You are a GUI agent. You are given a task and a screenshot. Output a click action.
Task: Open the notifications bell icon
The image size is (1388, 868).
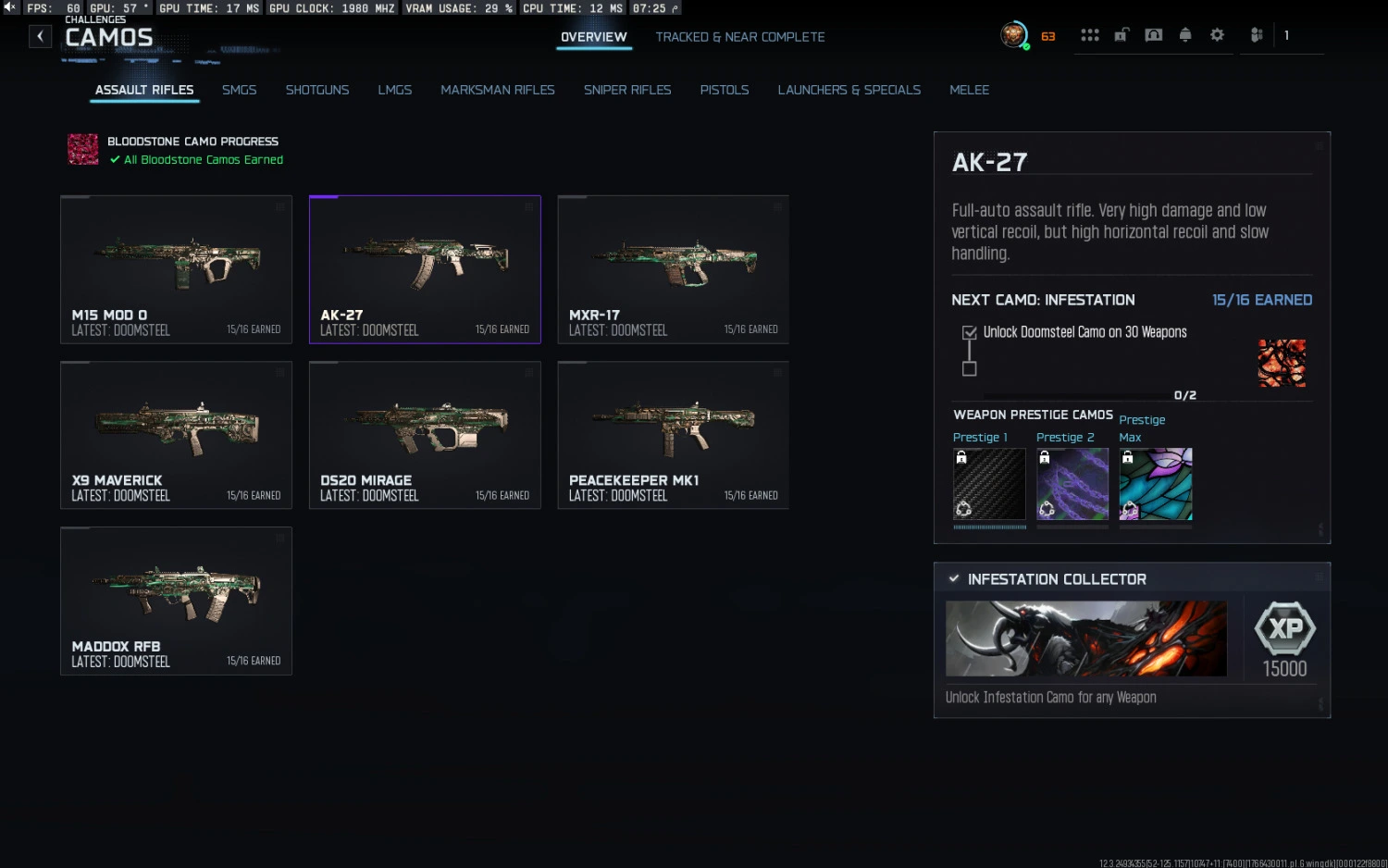click(x=1185, y=34)
